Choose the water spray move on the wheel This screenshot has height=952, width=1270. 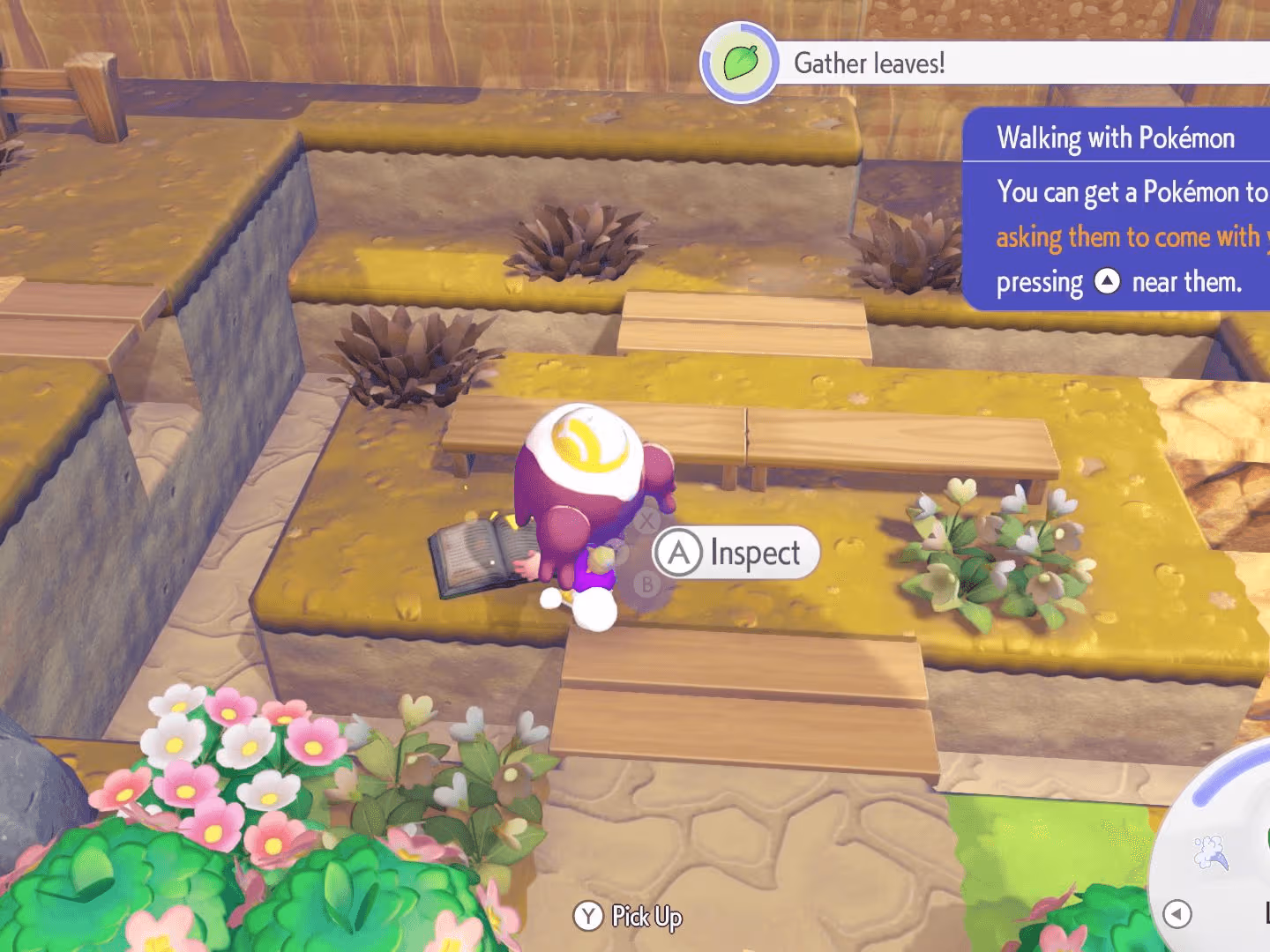(x=1211, y=852)
